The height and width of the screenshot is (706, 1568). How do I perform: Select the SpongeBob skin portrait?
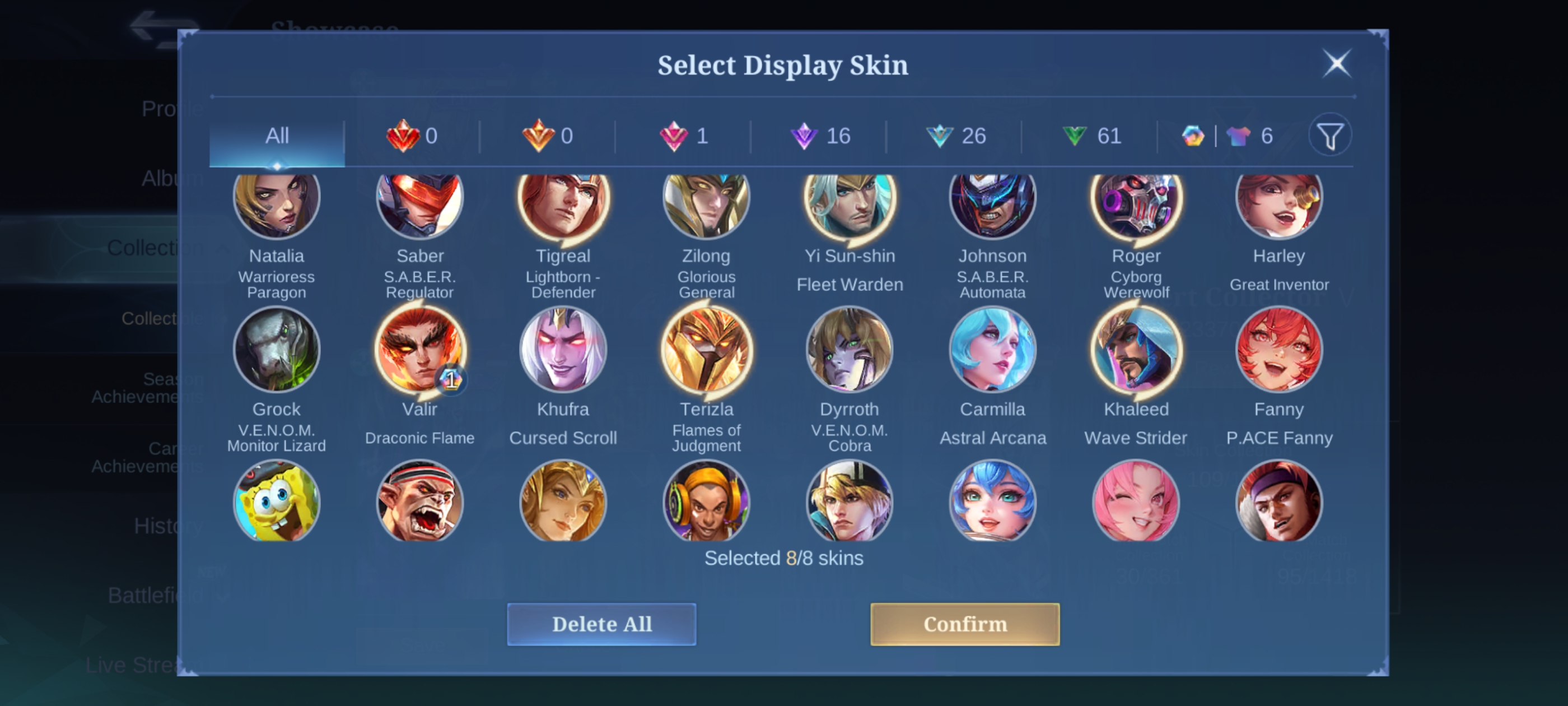(276, 501)
